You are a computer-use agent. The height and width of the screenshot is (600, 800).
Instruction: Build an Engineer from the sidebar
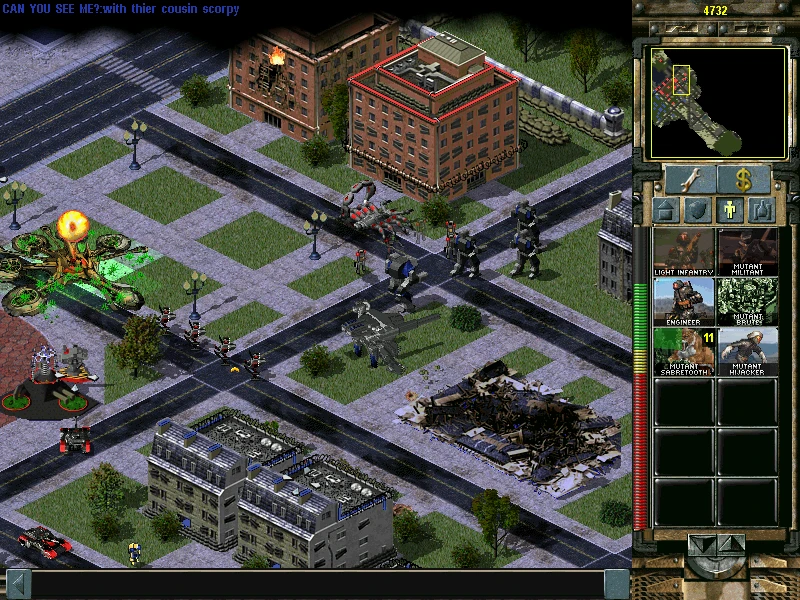pos(684,301)
